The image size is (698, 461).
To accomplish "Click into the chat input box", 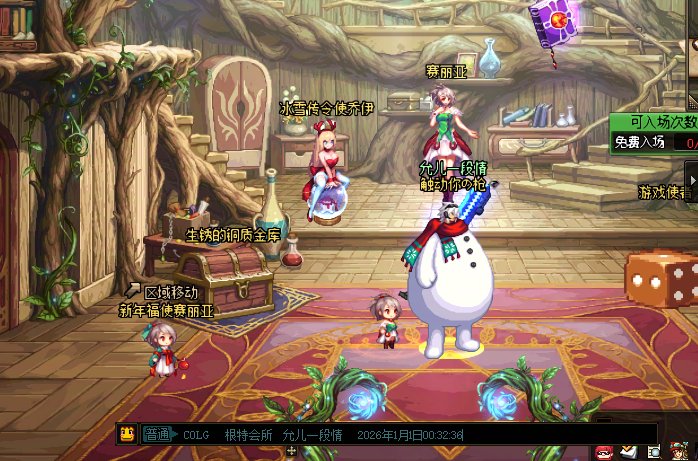I will (x=560, y=435).
